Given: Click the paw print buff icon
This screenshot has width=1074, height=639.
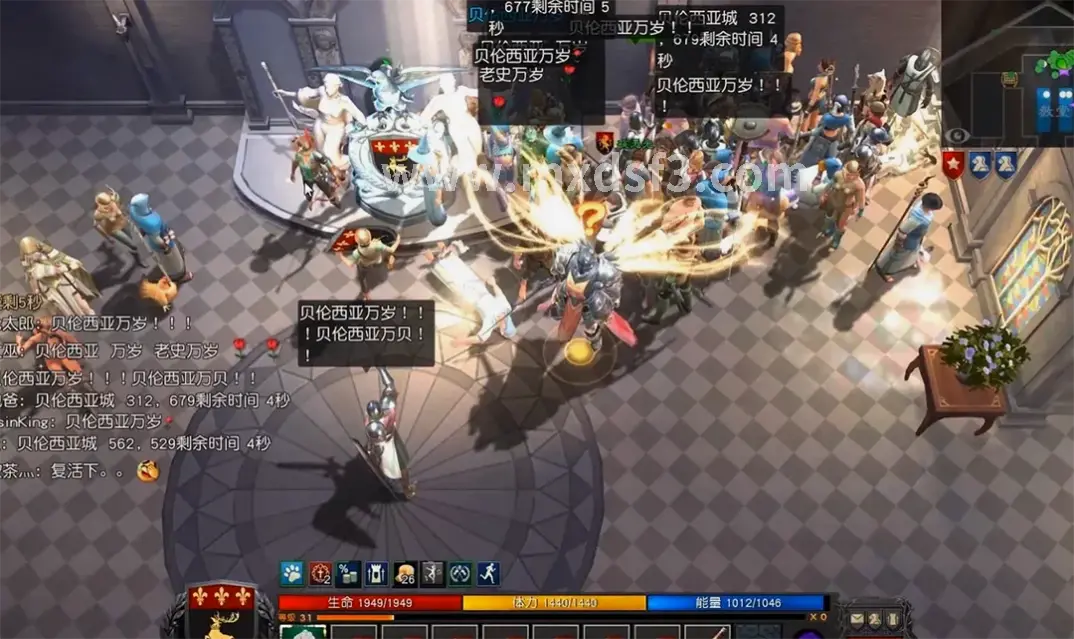Looking at the screenshot, I should click(x=291, y=573).
